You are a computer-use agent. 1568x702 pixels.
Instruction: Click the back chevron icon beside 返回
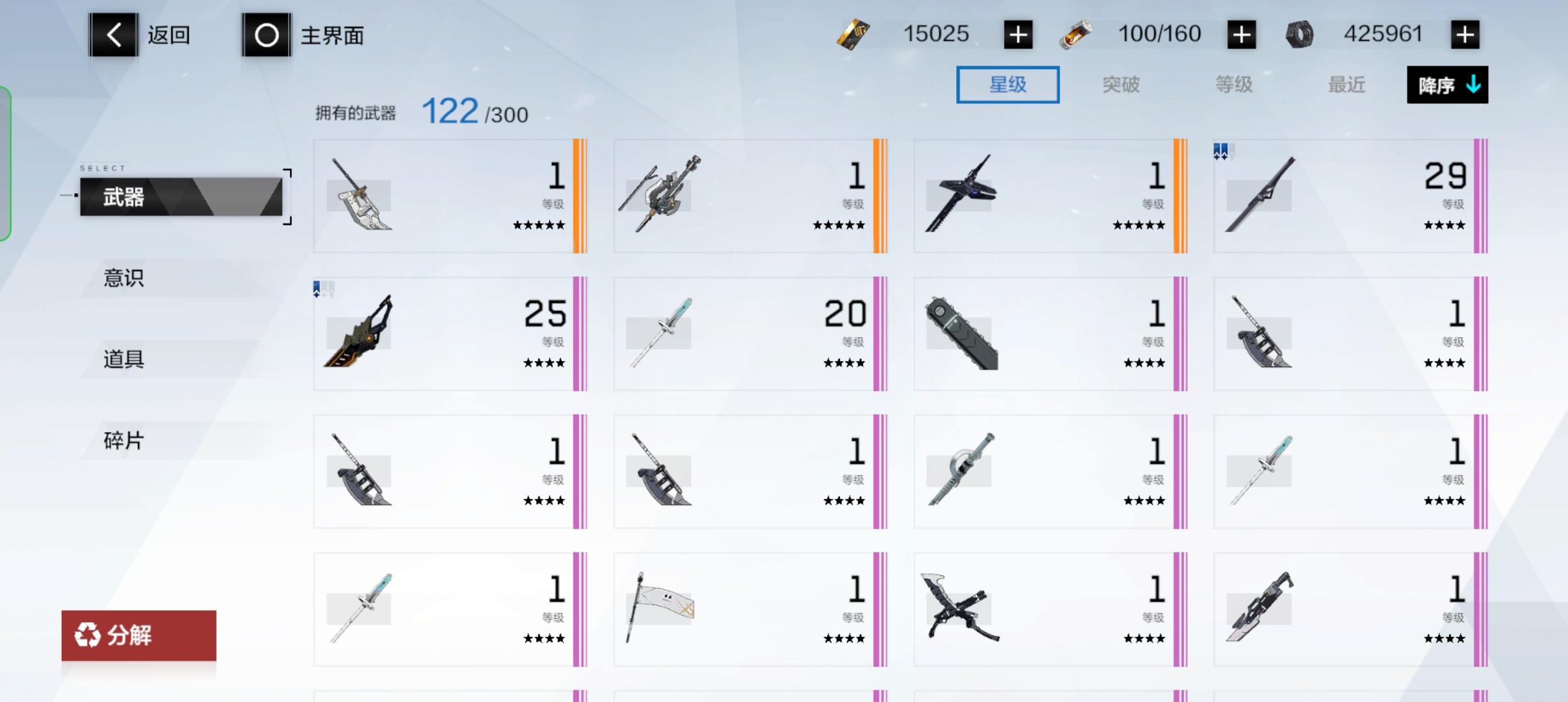pyautogui.click(x=114, y=35)
